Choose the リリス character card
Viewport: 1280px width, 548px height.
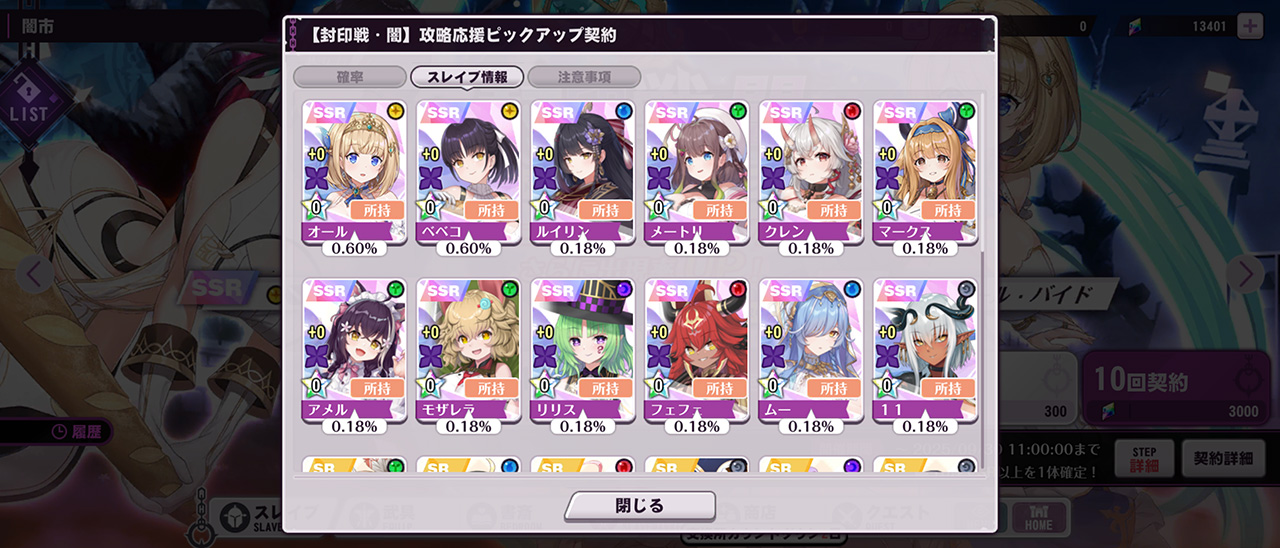[582, 349]
